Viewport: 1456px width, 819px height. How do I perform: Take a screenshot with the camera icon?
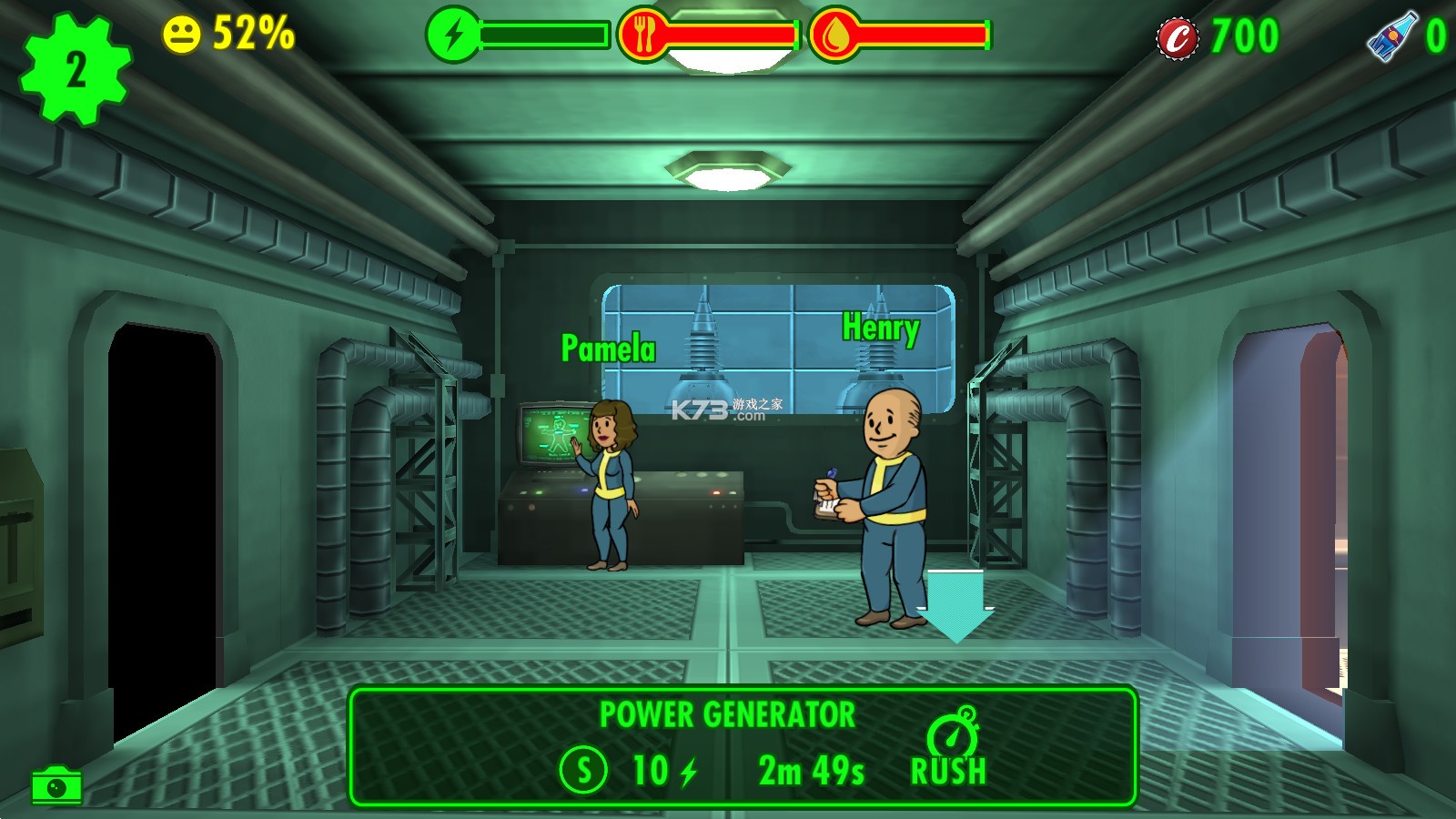56,785
